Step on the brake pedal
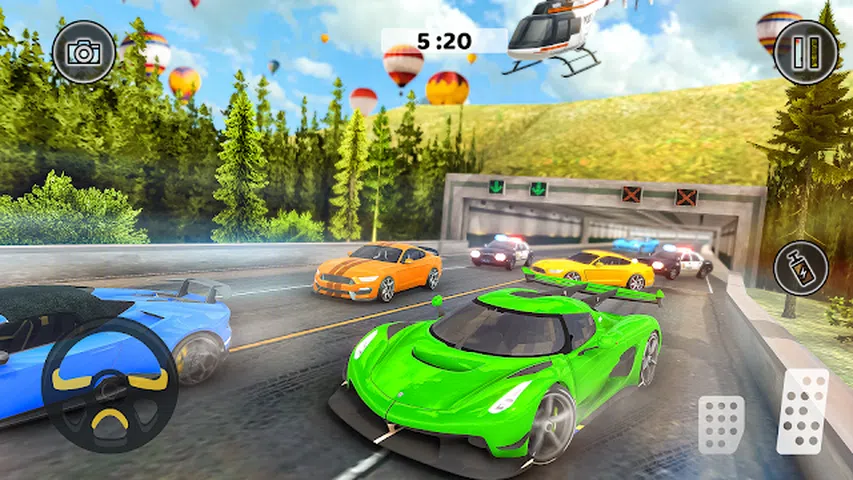This screenshot has width=853, height=480. 721,423
